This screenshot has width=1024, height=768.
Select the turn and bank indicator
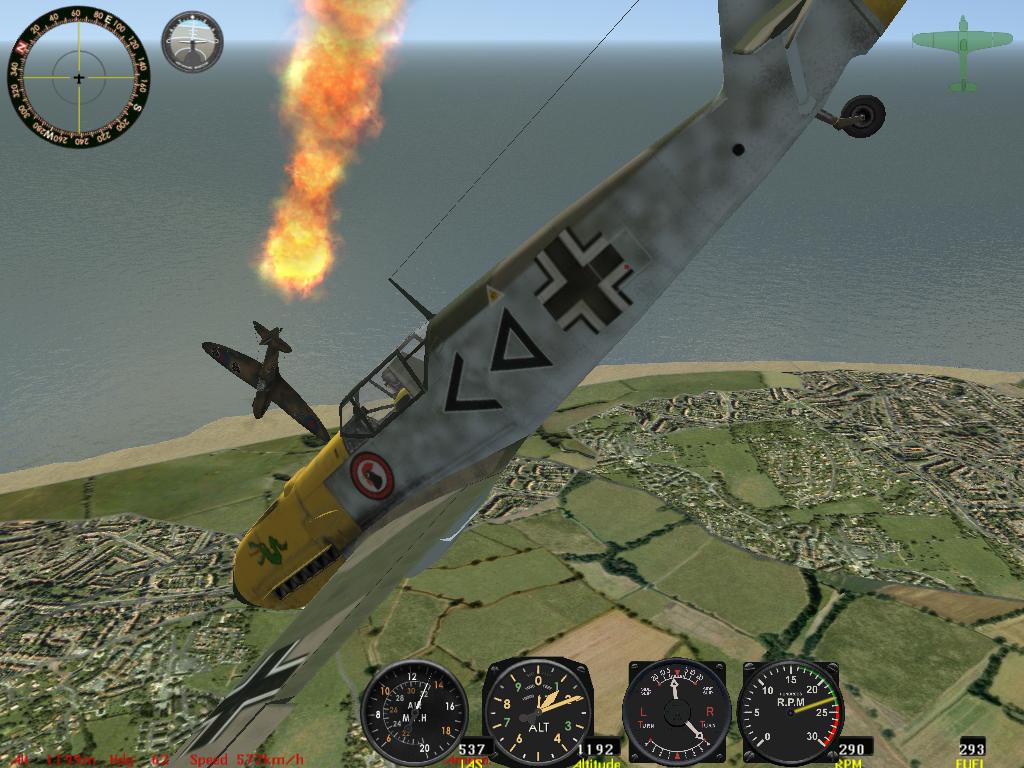675,712
